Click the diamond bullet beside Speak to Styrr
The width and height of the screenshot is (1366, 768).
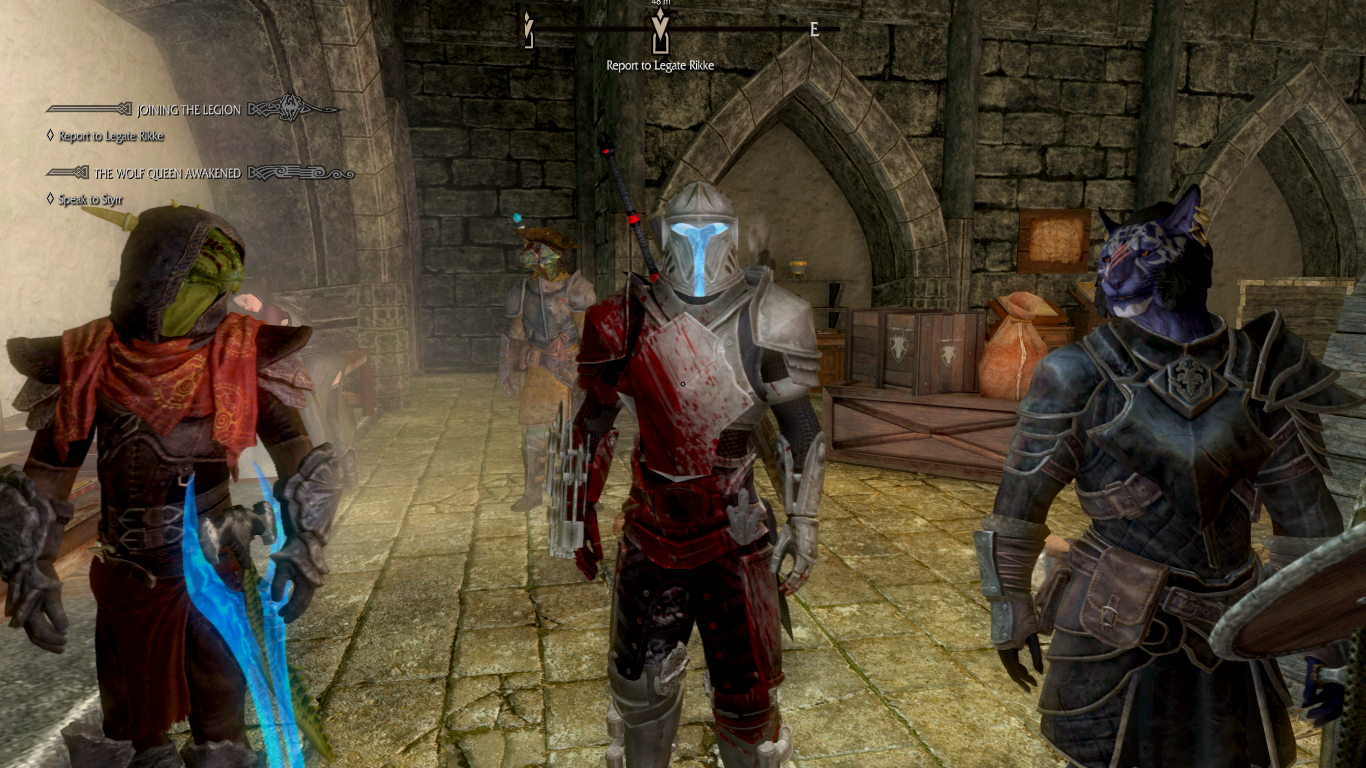coord(50,201)
